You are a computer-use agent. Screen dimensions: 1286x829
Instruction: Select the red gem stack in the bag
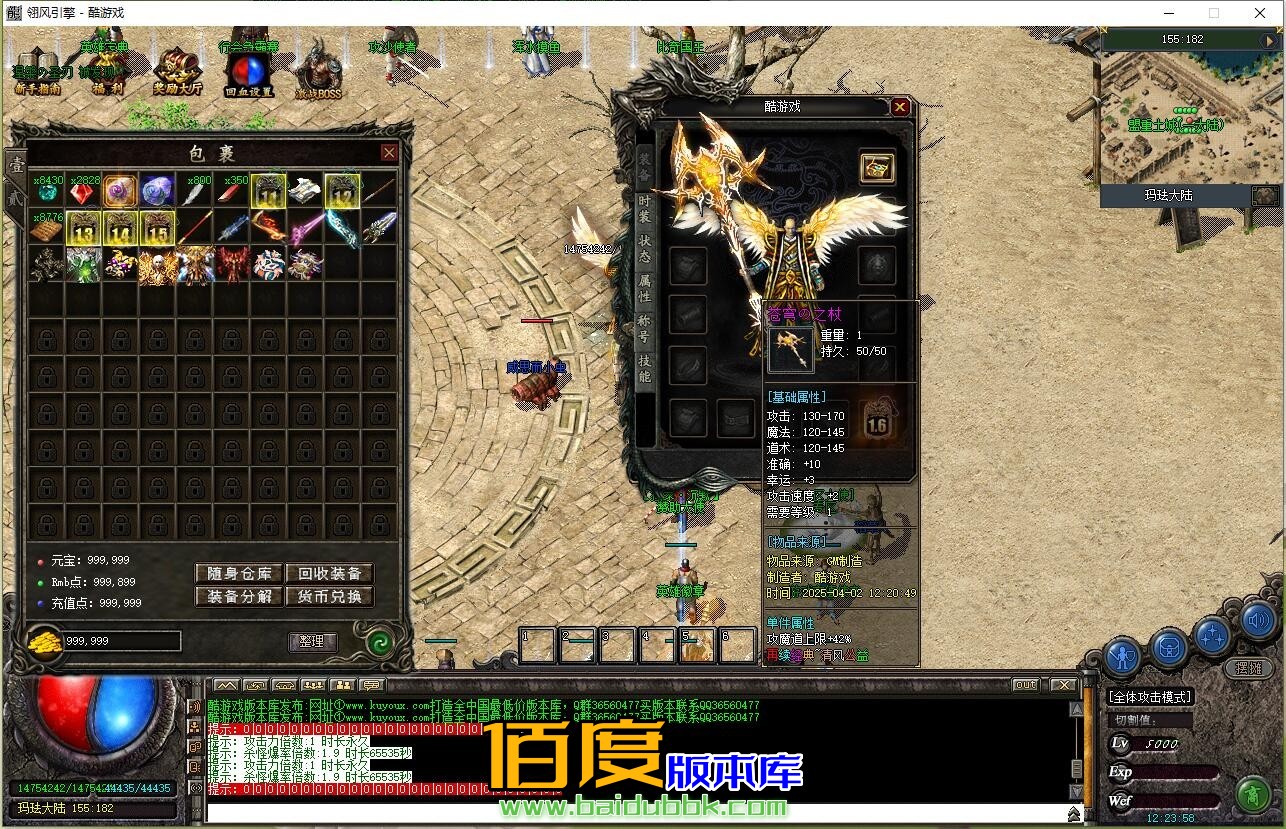pos(83,191)
